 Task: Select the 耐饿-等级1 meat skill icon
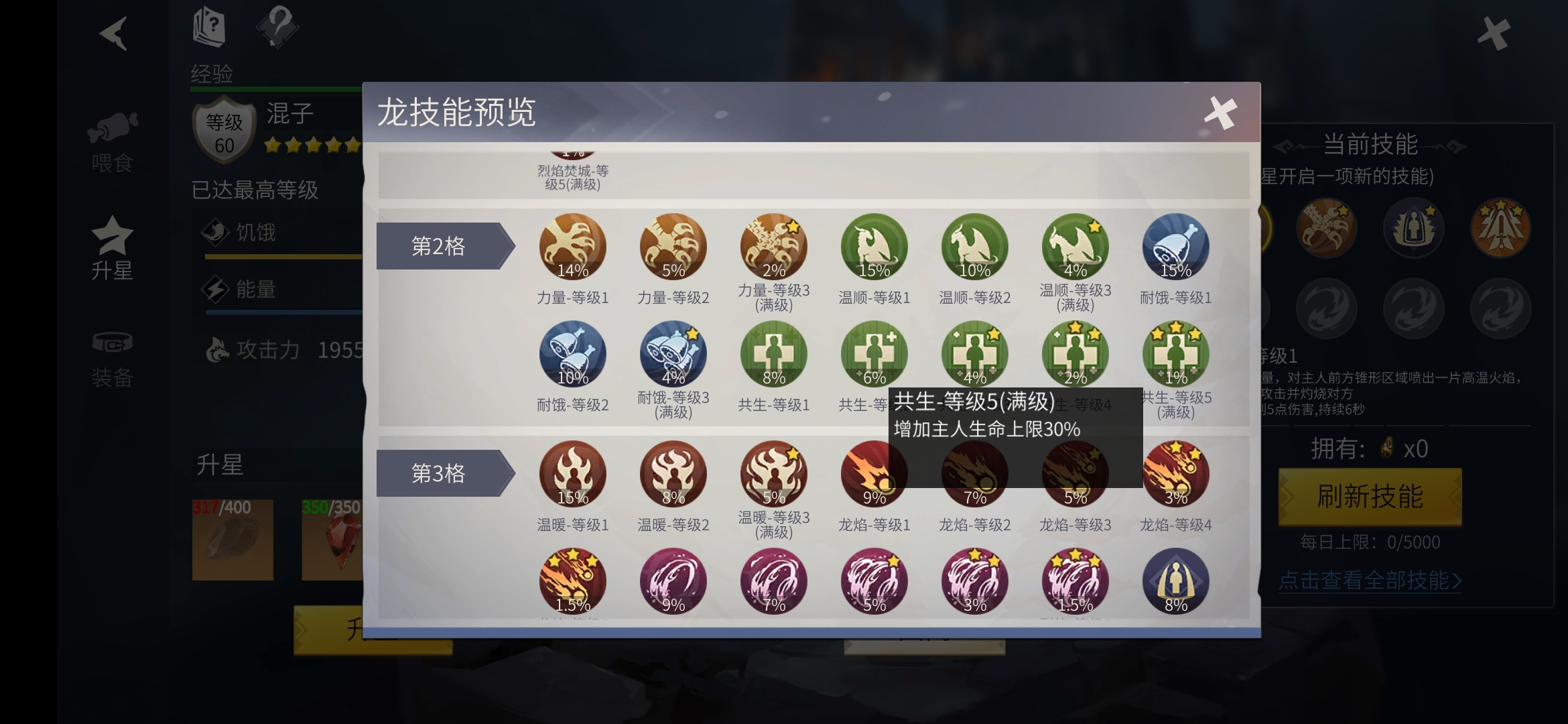[1176, 246]
